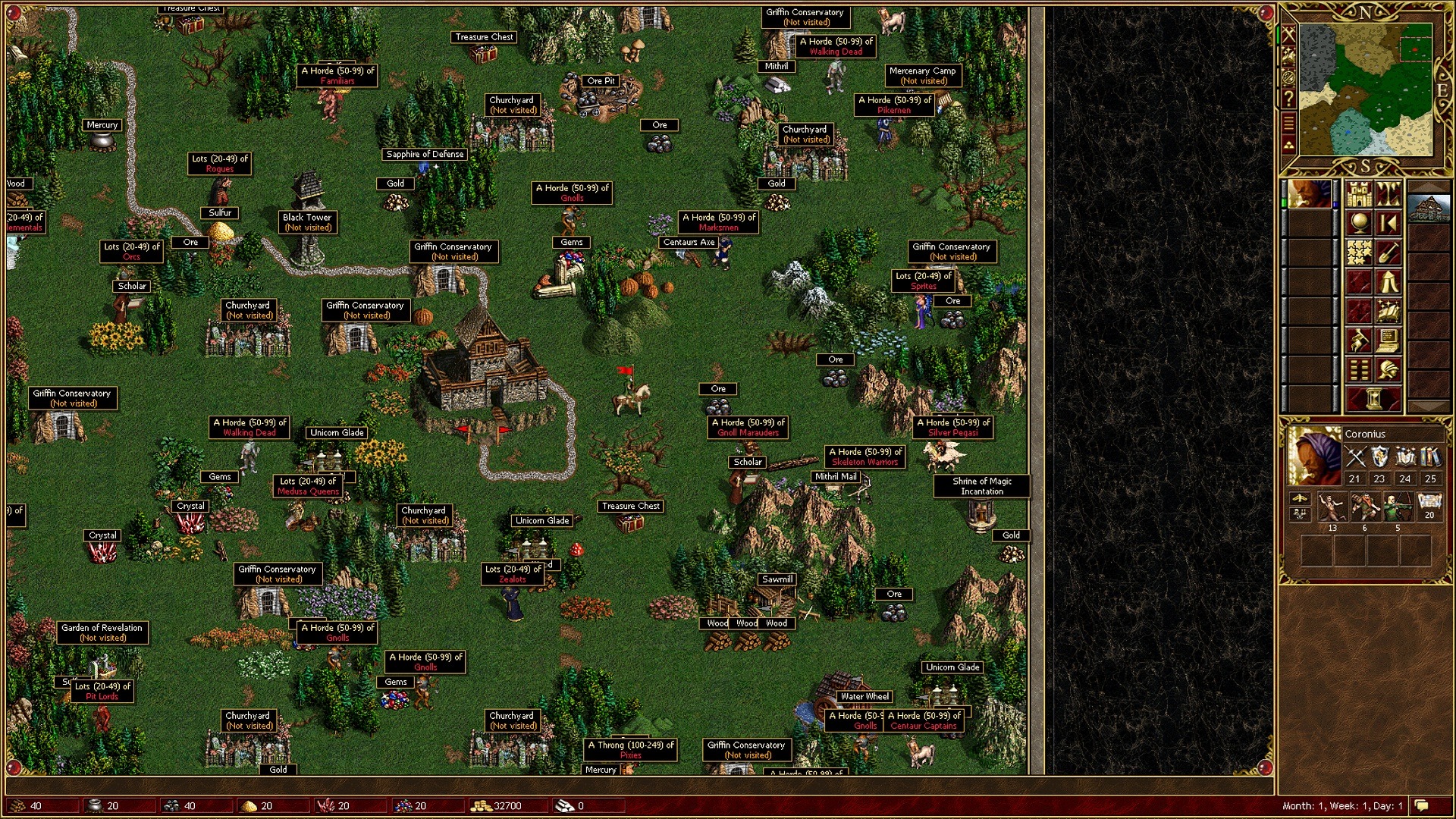Put hero to sleep with tent button
Image resolution: width=1456 pixels, height=819 pixels.
pyautogui.click(x=1389, y=282)
